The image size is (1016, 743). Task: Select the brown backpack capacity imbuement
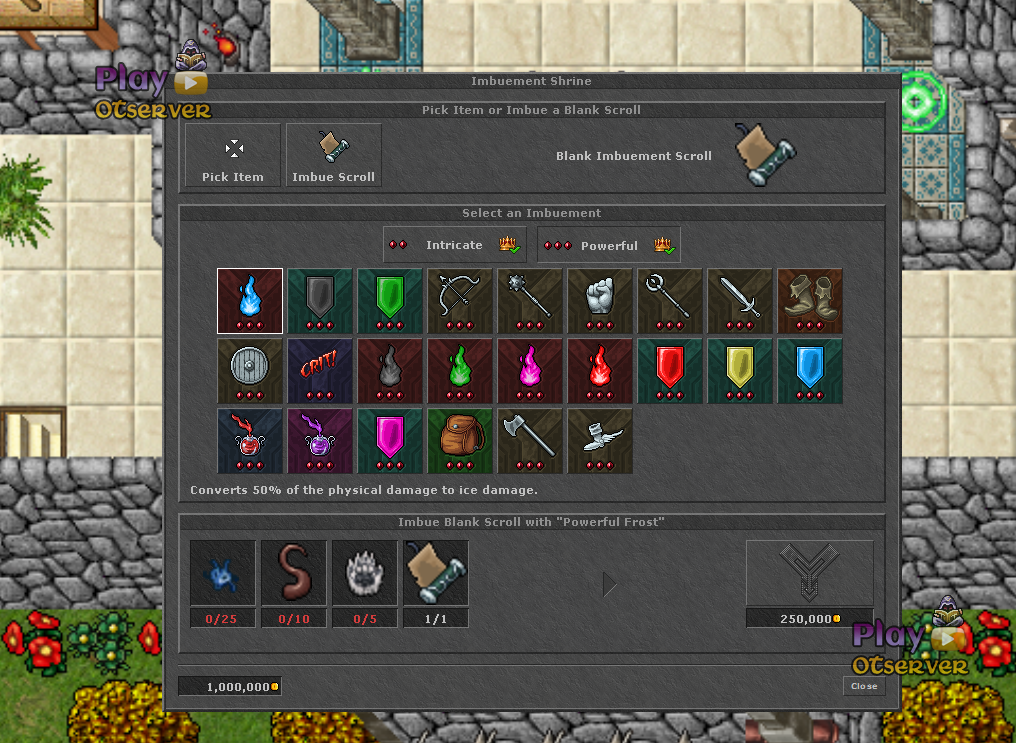(460, 440)
